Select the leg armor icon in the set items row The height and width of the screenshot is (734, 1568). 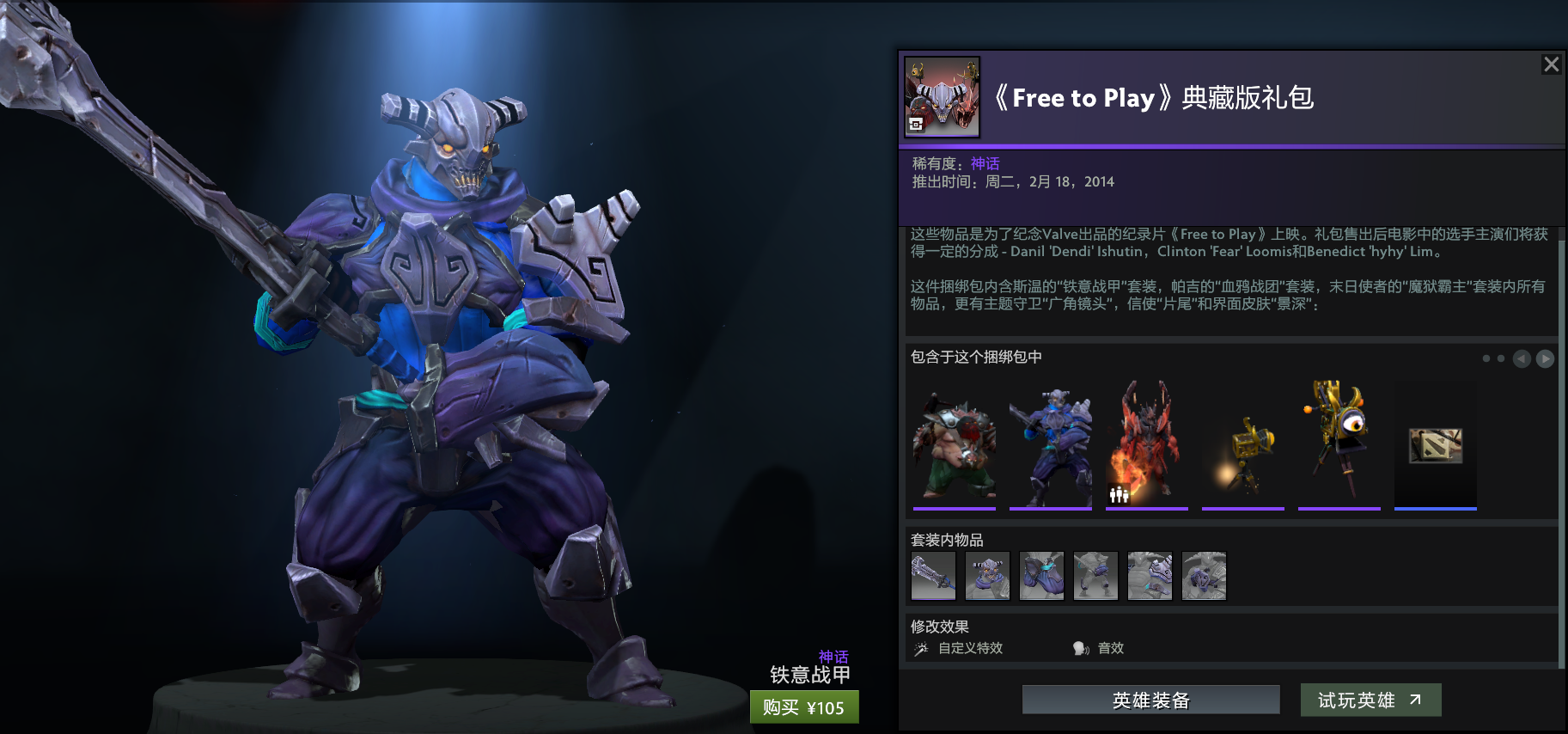coord(1095,576)
